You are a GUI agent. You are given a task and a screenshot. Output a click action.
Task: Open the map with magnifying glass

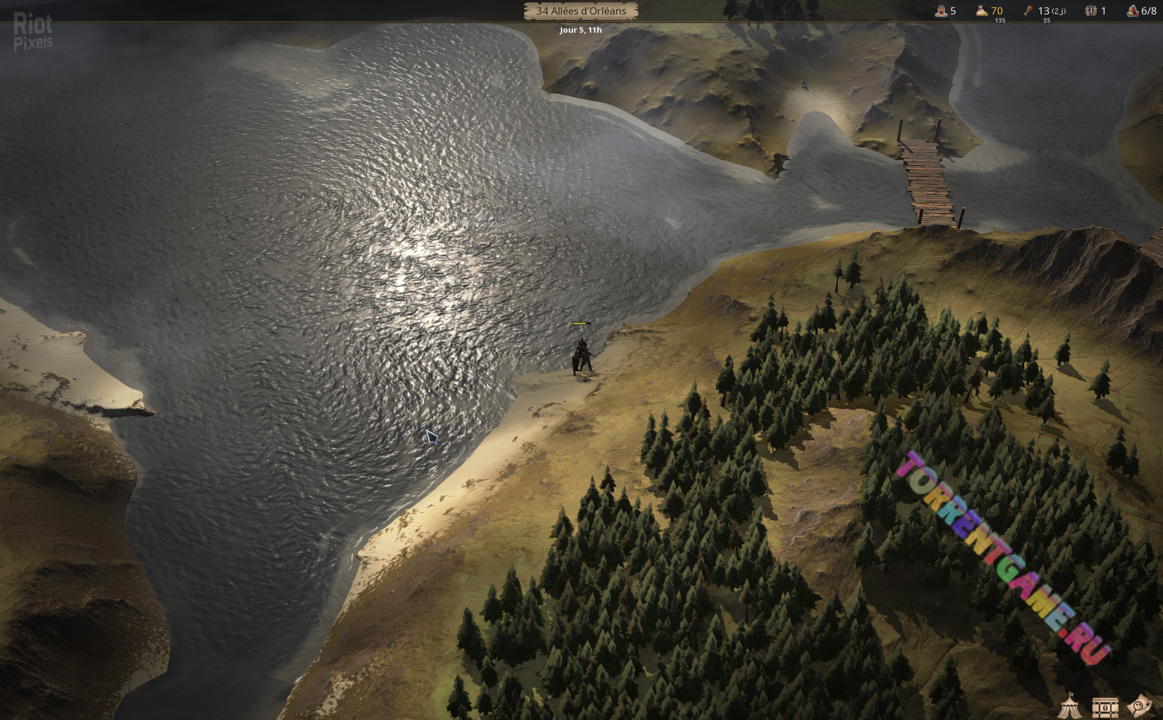pyautogui.click(x=1140, y=704)
